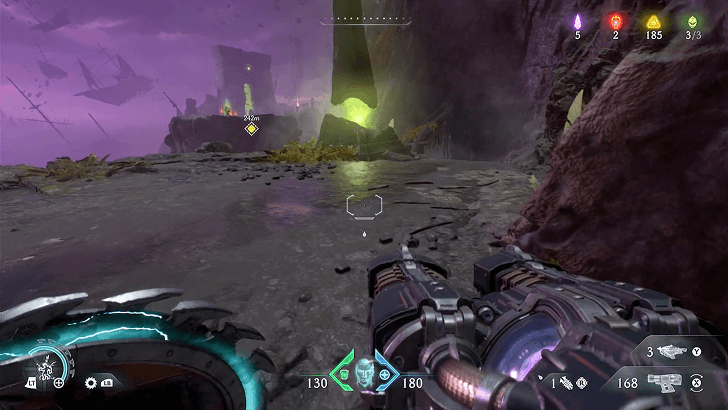The height and width of the screenshot is (410, 728).
Task: Click the green armor chevron indicator
Action: tap(342, 374)
